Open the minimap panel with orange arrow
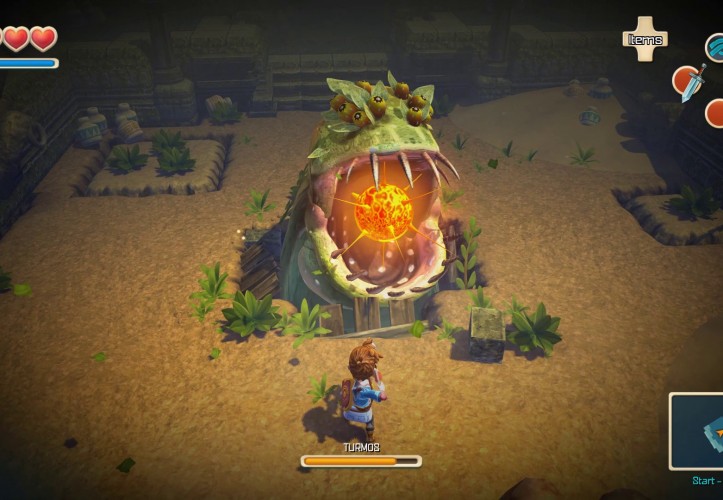This screenshot has height=500, width=723. click(698, 431)
